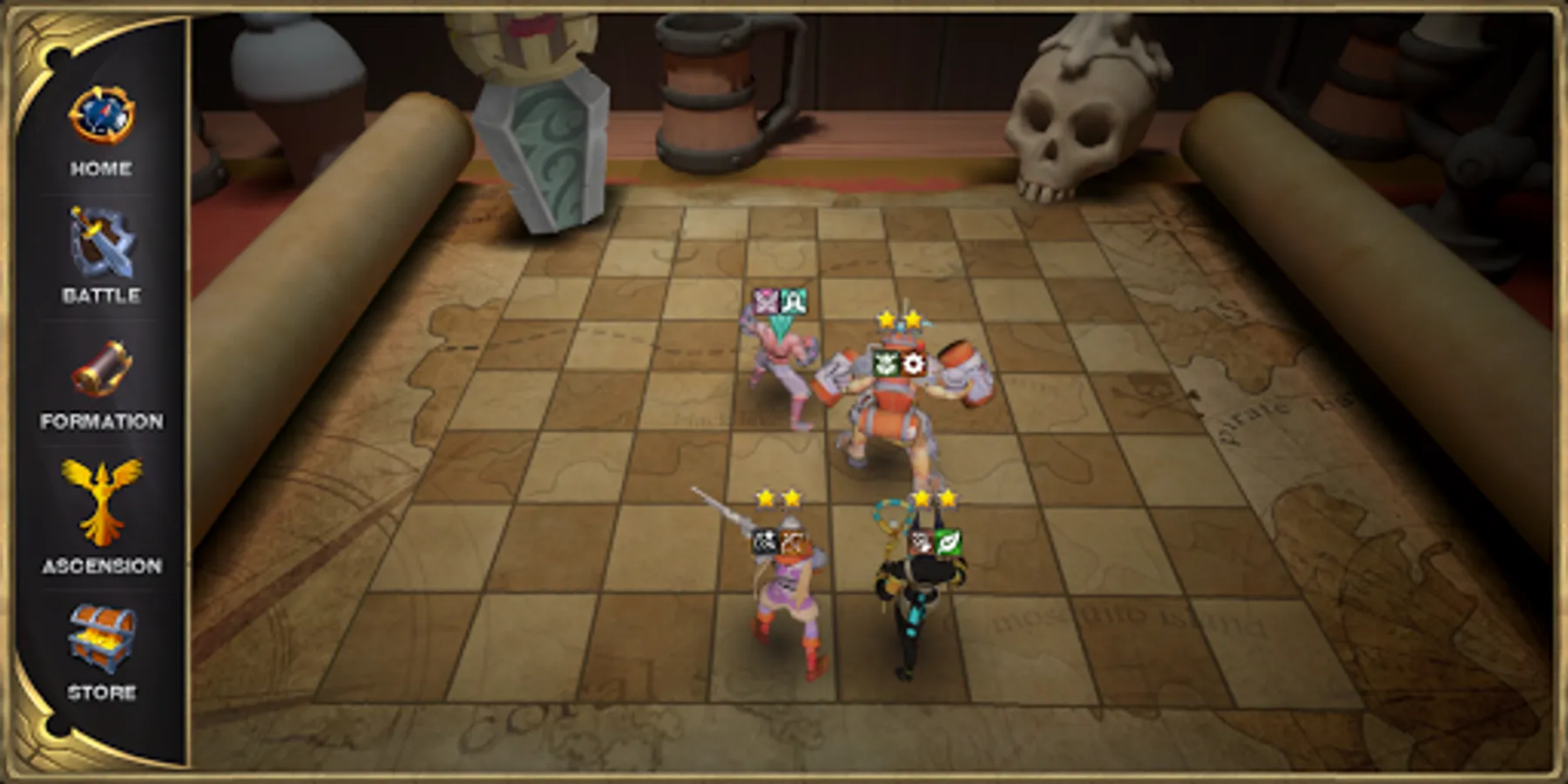Click the gear trait icon above the orange robot
Image resolution: width=1568 pixels, height=784 pixels.
pos(914,364)
